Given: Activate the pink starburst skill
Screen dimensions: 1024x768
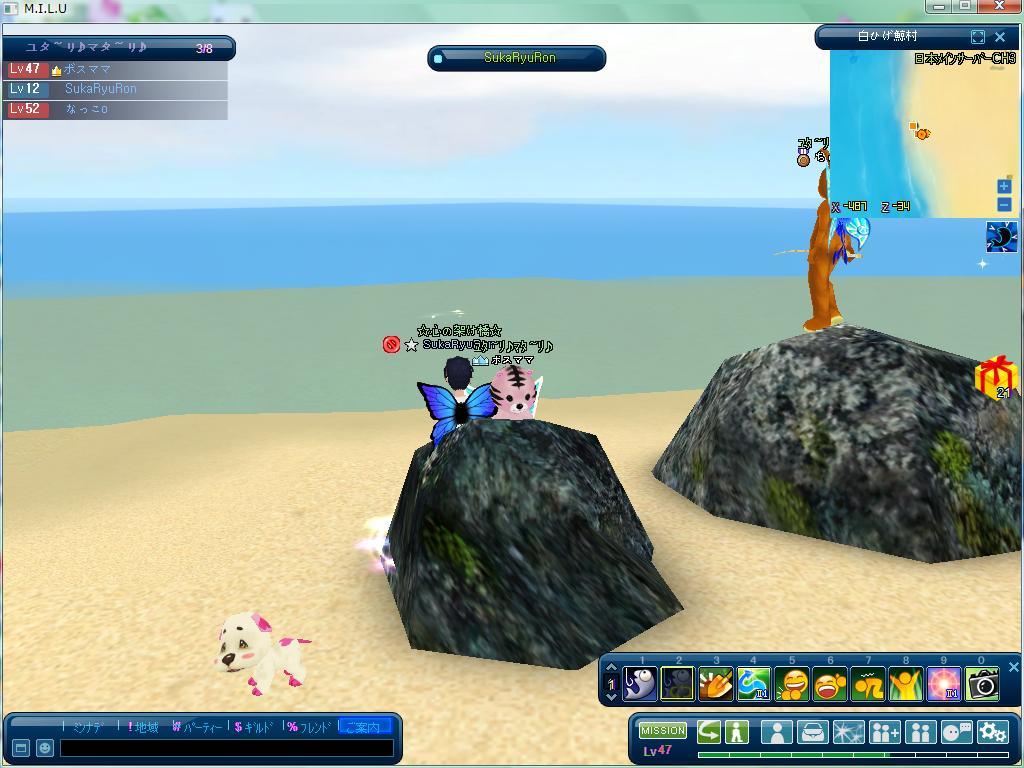Looking at the screenshot, I should tap(944, 683).
